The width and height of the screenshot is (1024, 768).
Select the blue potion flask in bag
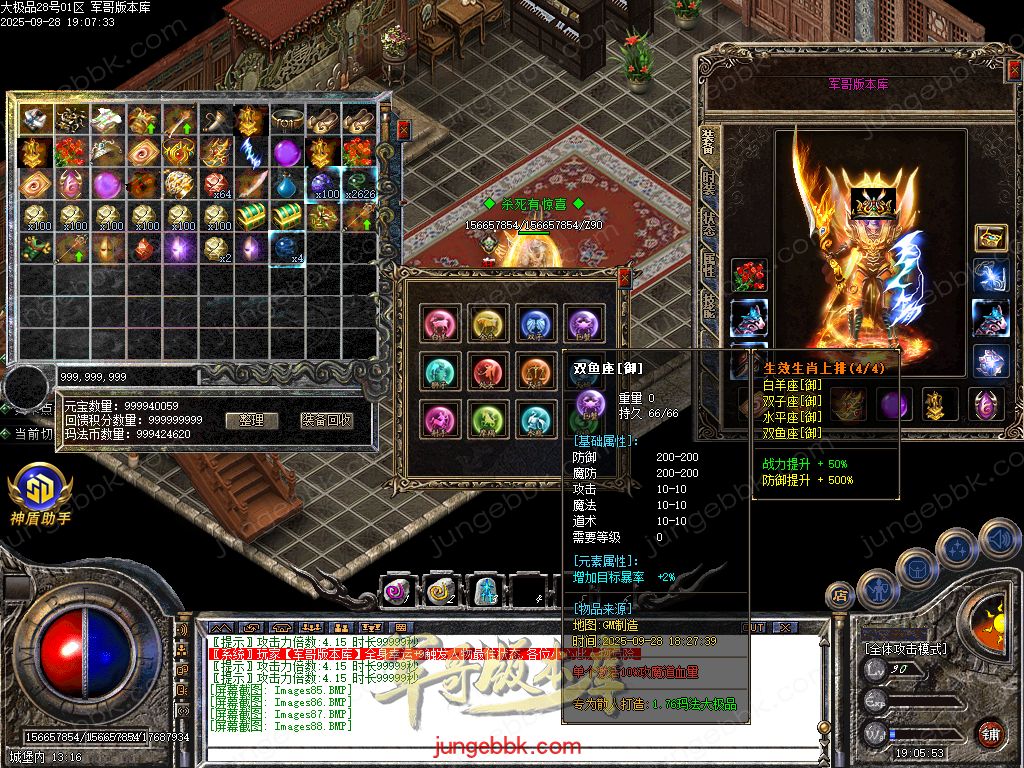pyautogui.click(x=287, y=184)
